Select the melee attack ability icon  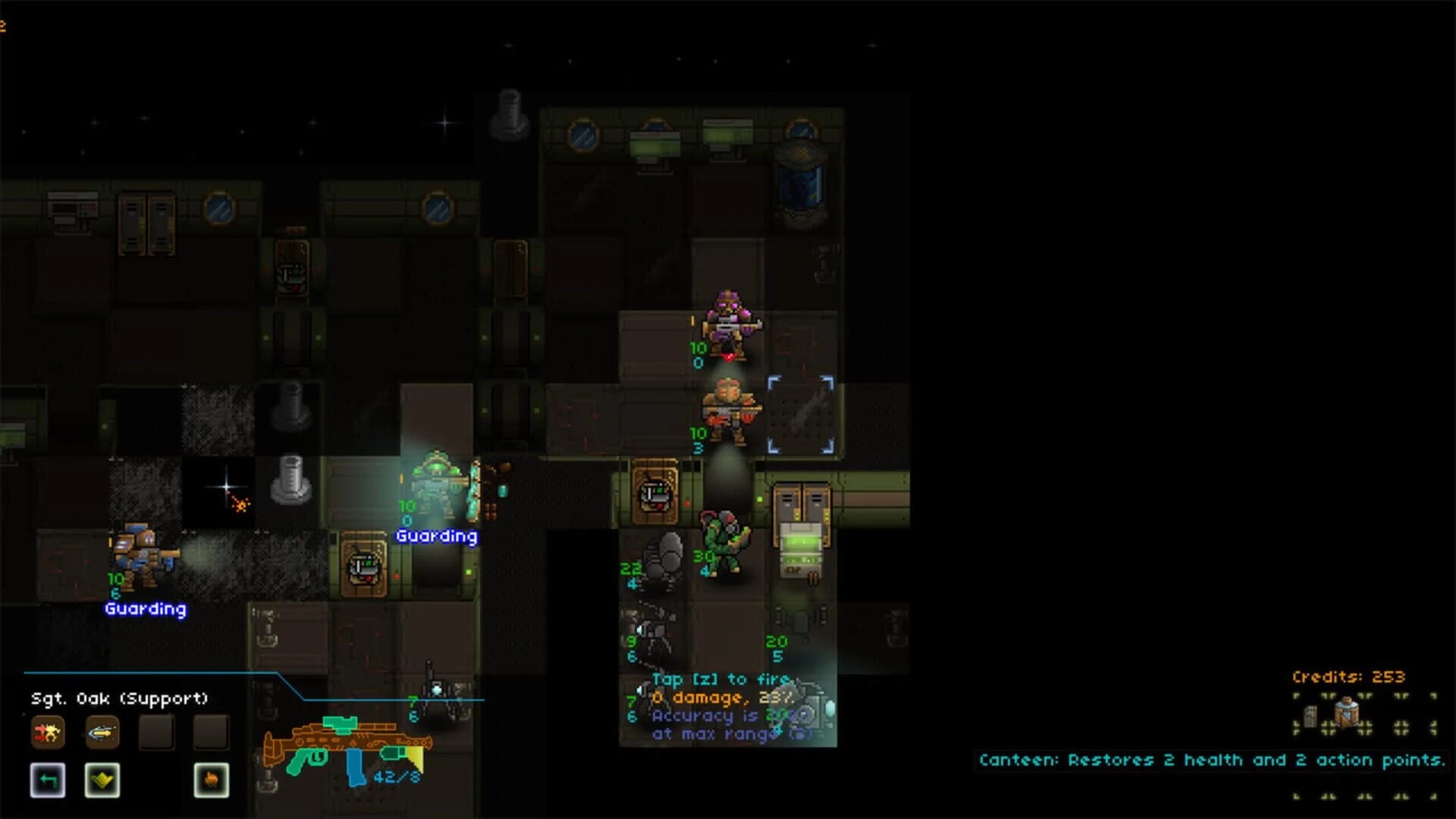(48, 733)
